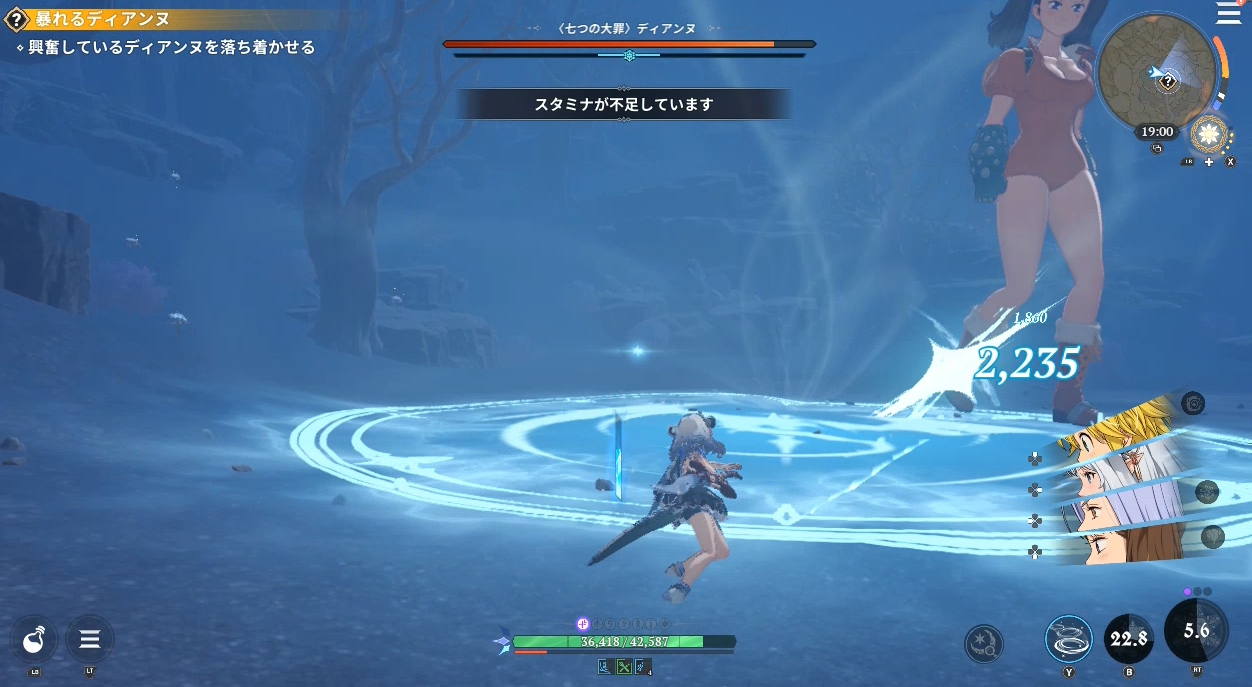This screenshot has height=687, width=1252.
Task: Activate the glowing sun burst gauge icon
Action: pyautogui.click(x=1210, y=134)
